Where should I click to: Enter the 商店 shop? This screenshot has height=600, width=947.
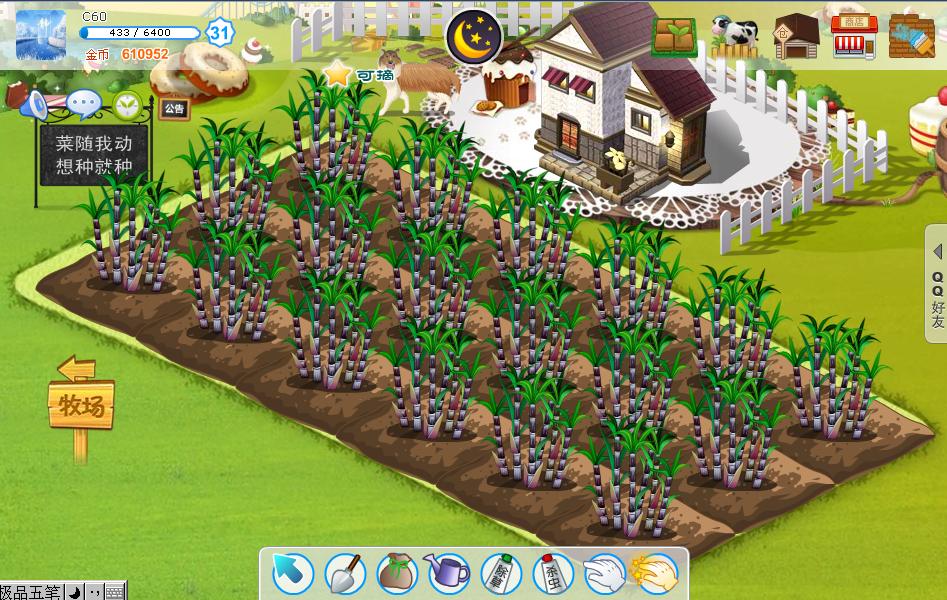(x=854, y=36)
